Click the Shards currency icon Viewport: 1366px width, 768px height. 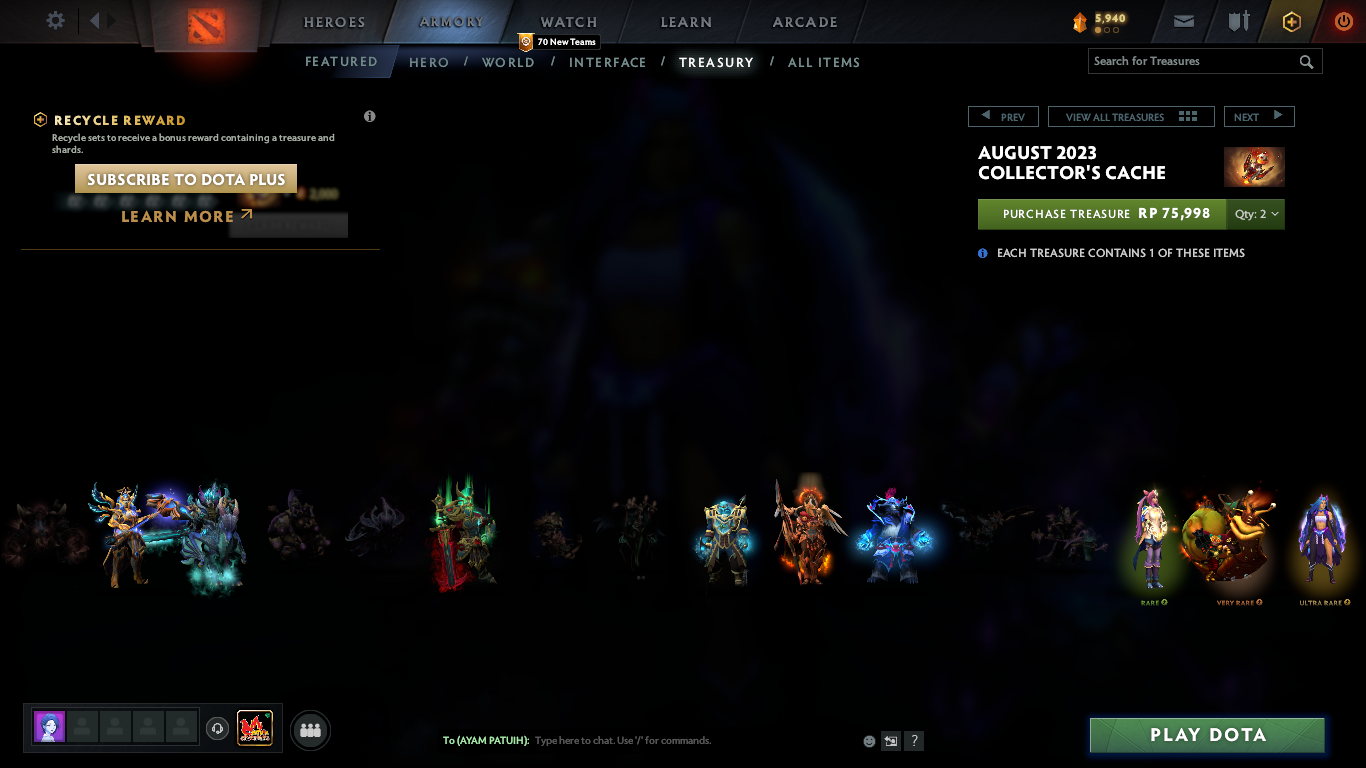tap(1078, 20)
